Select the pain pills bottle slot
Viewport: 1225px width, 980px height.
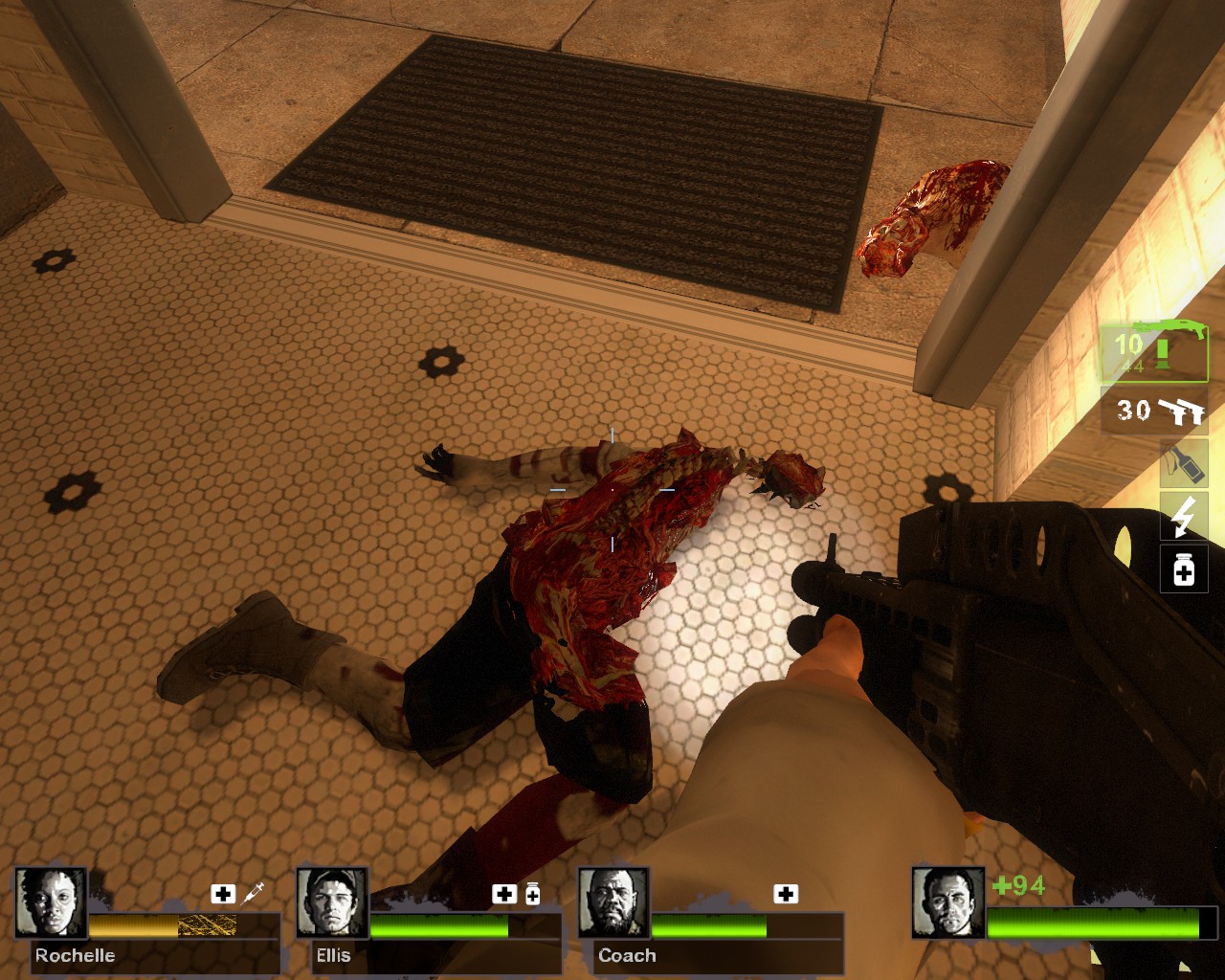coord(1183,569)
